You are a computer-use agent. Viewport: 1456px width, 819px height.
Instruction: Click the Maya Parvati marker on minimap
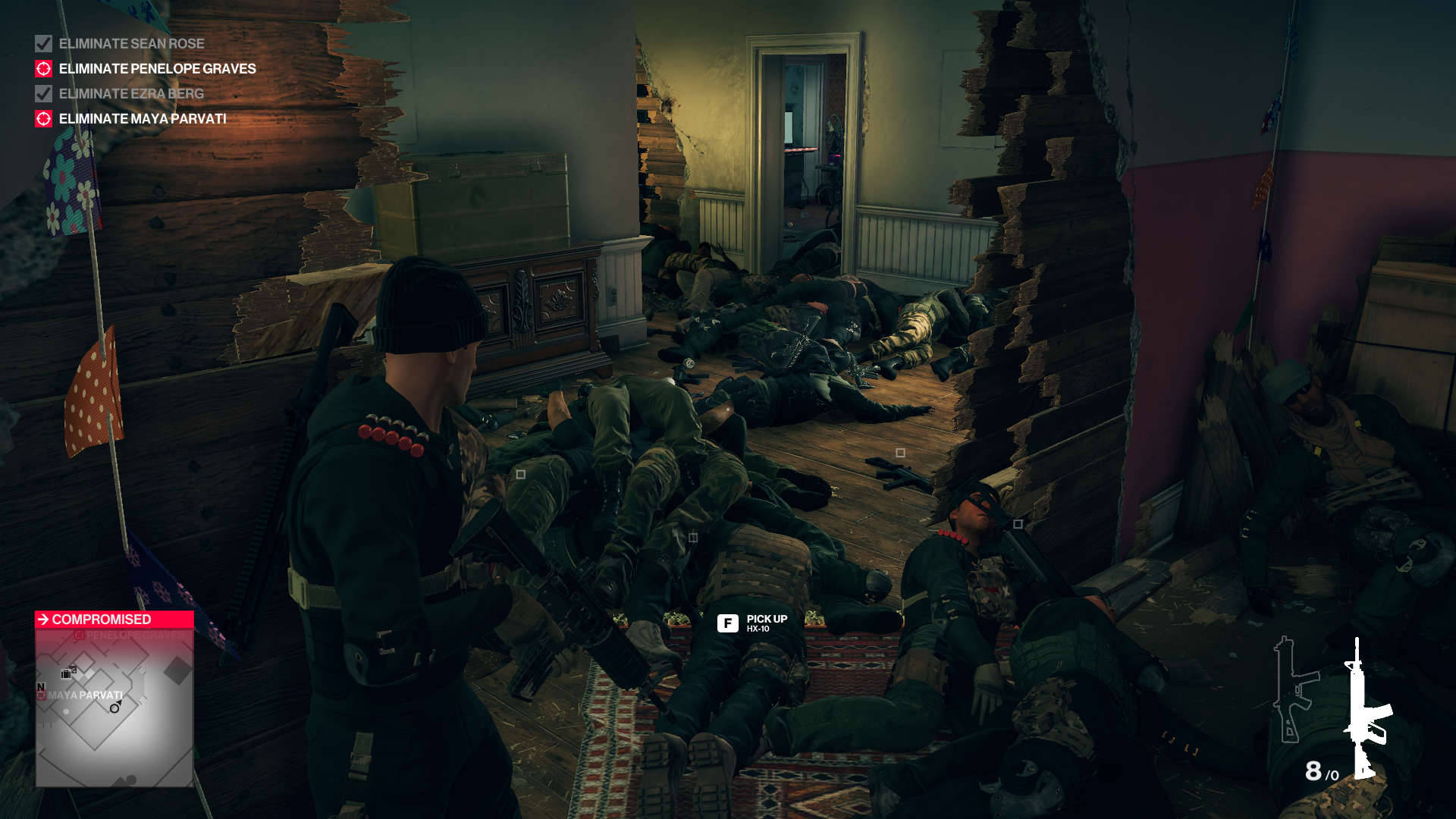click(42, 695)
